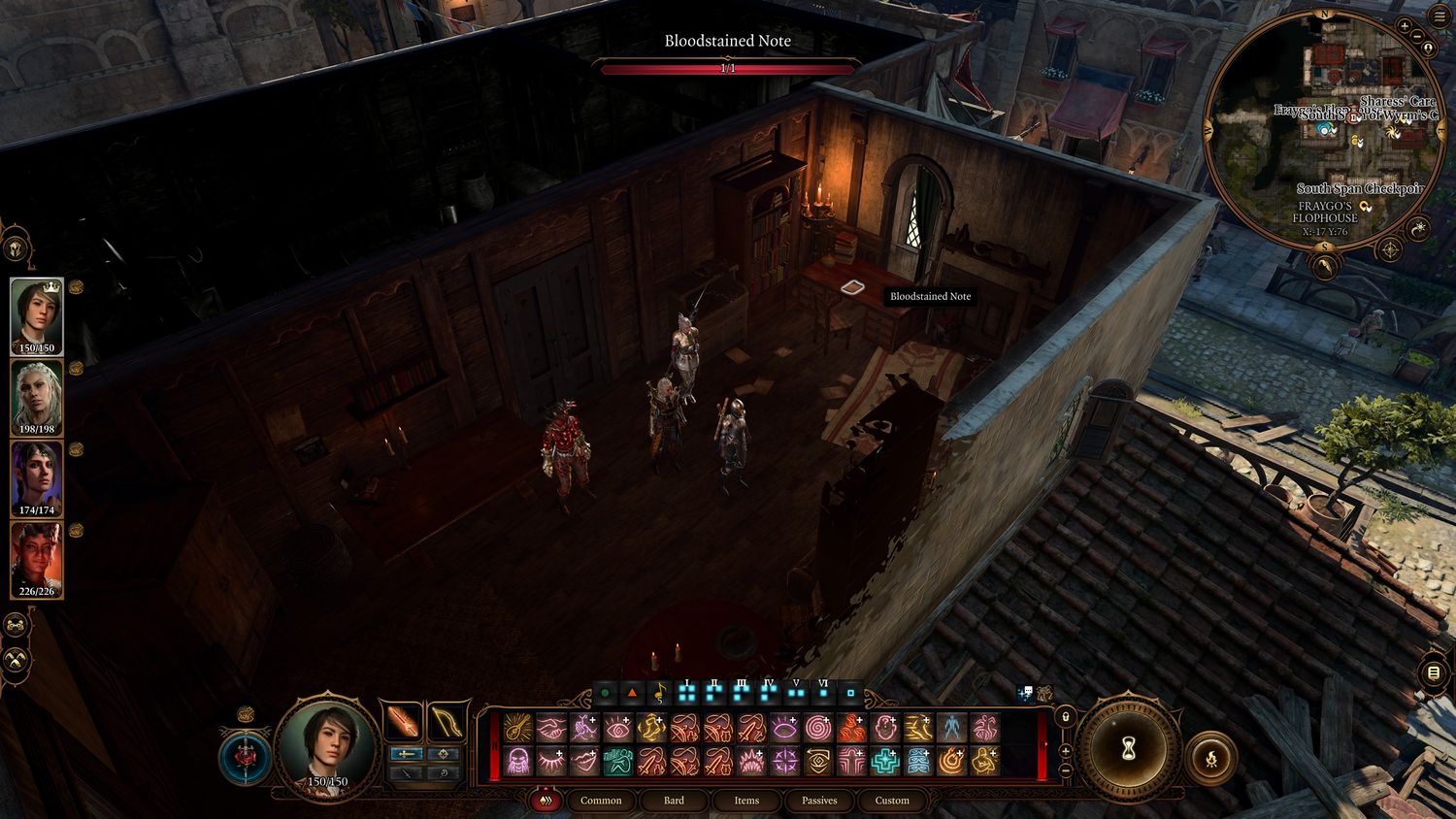
Task: Activate the green healing cross spell
Action: [x=884, y=762]
